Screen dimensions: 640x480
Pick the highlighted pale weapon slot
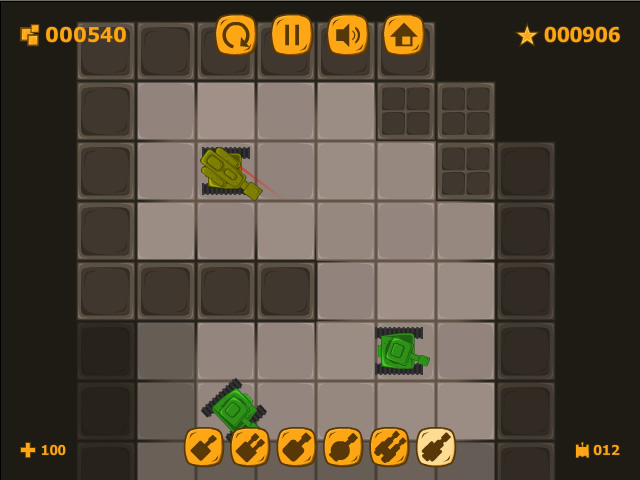click(x=436, y=447)
